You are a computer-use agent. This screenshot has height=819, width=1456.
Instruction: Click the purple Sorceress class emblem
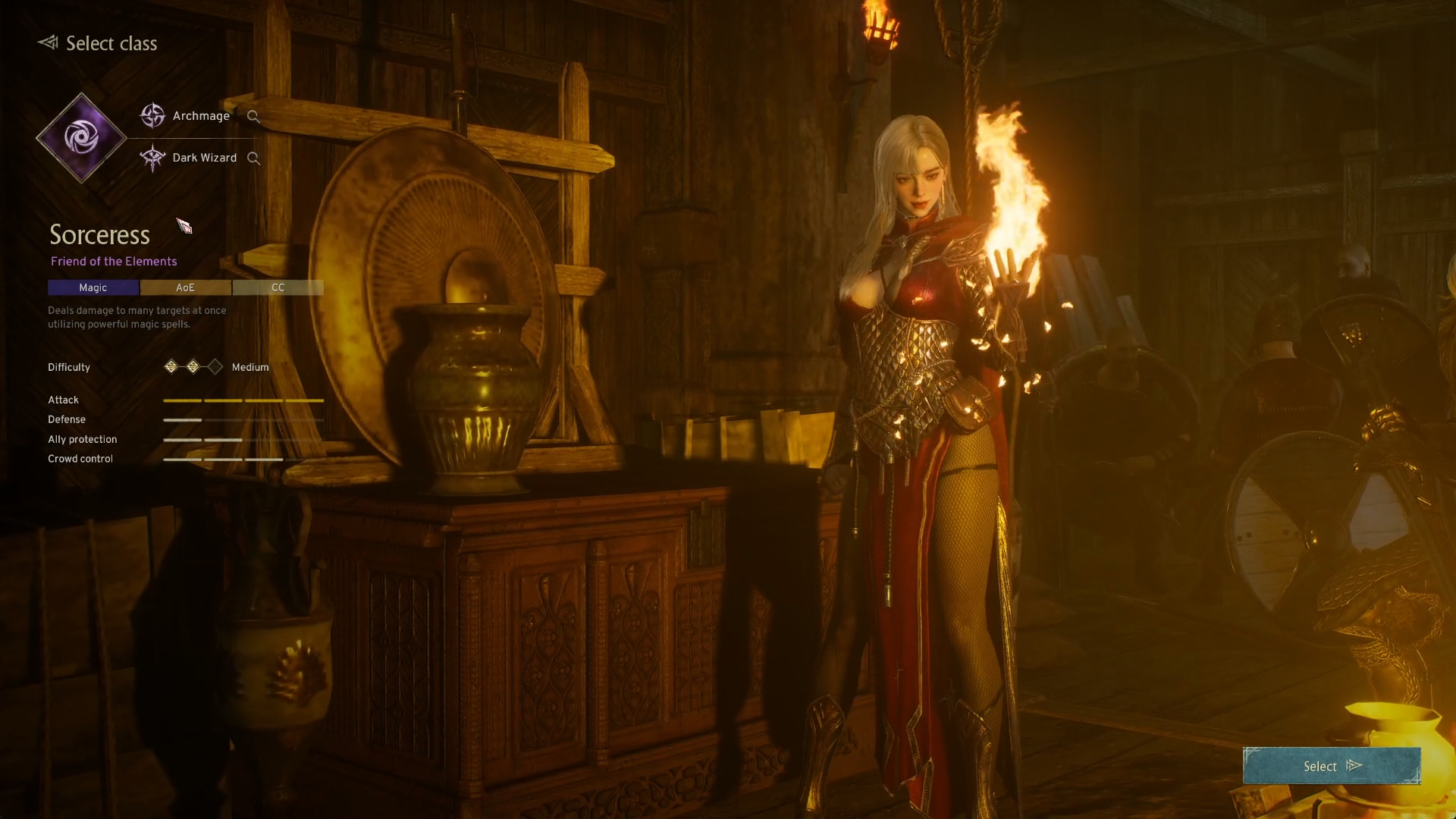click(81, 138)
